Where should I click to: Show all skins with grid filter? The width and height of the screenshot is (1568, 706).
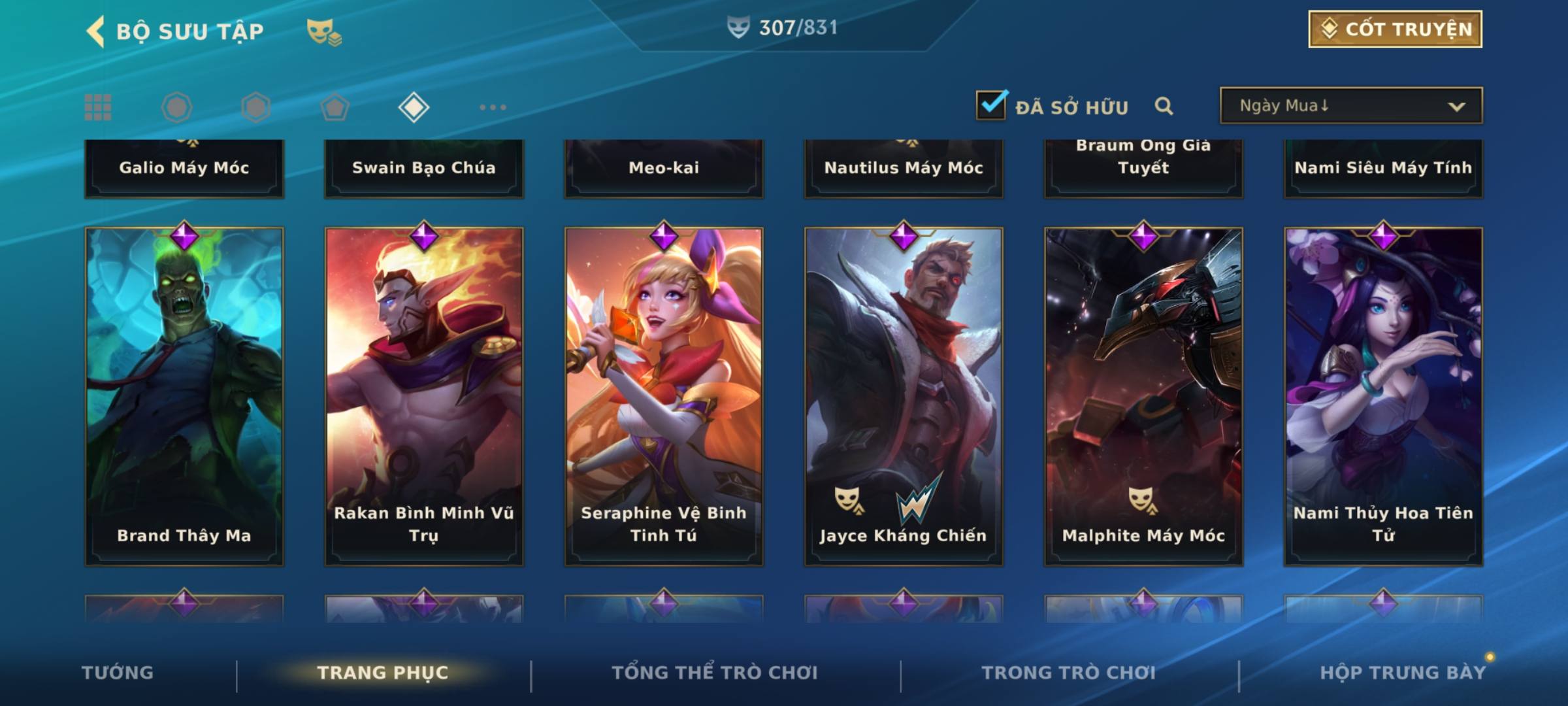pos(98,107)
